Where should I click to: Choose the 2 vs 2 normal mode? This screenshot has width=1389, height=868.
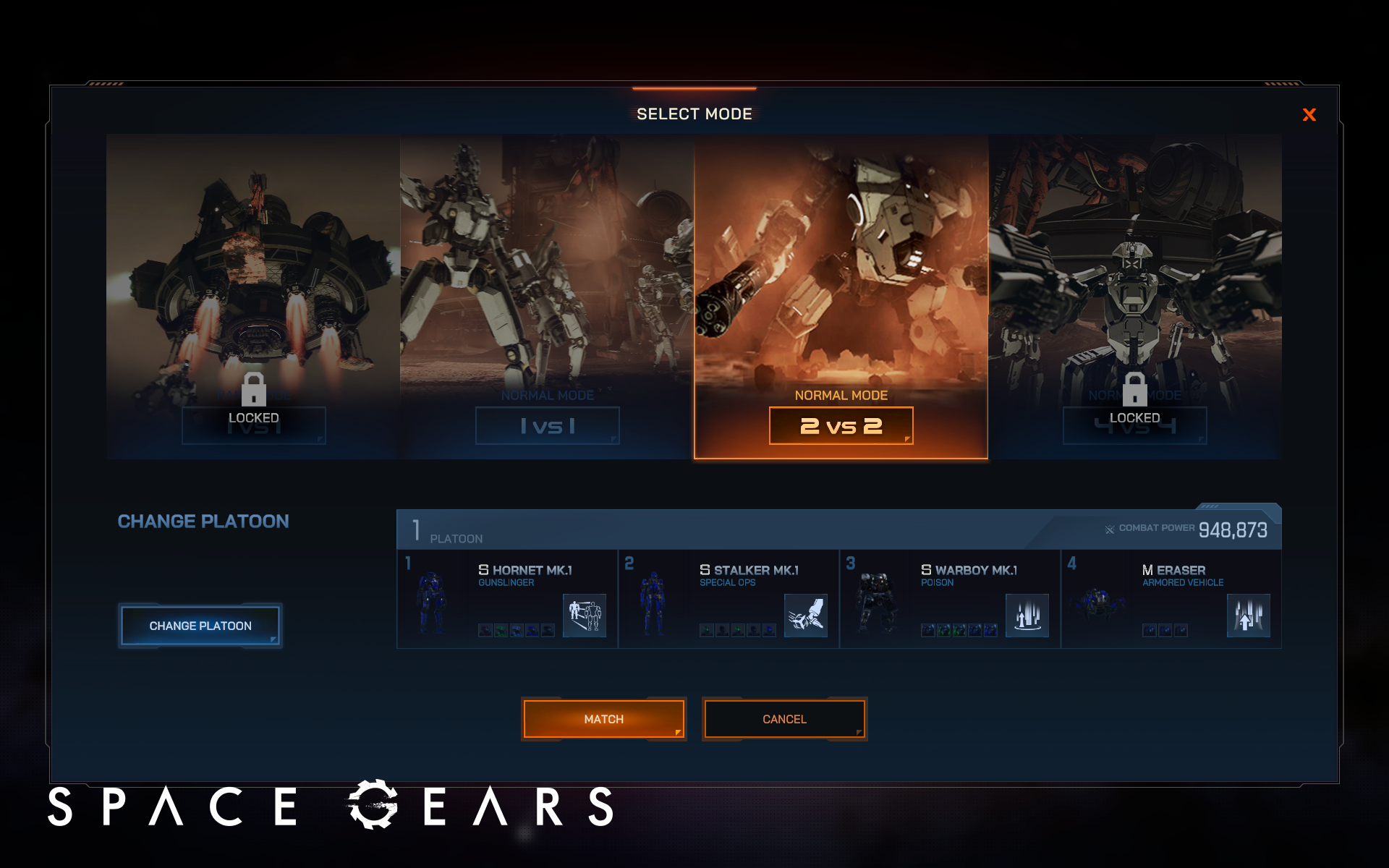coord(841,425)
